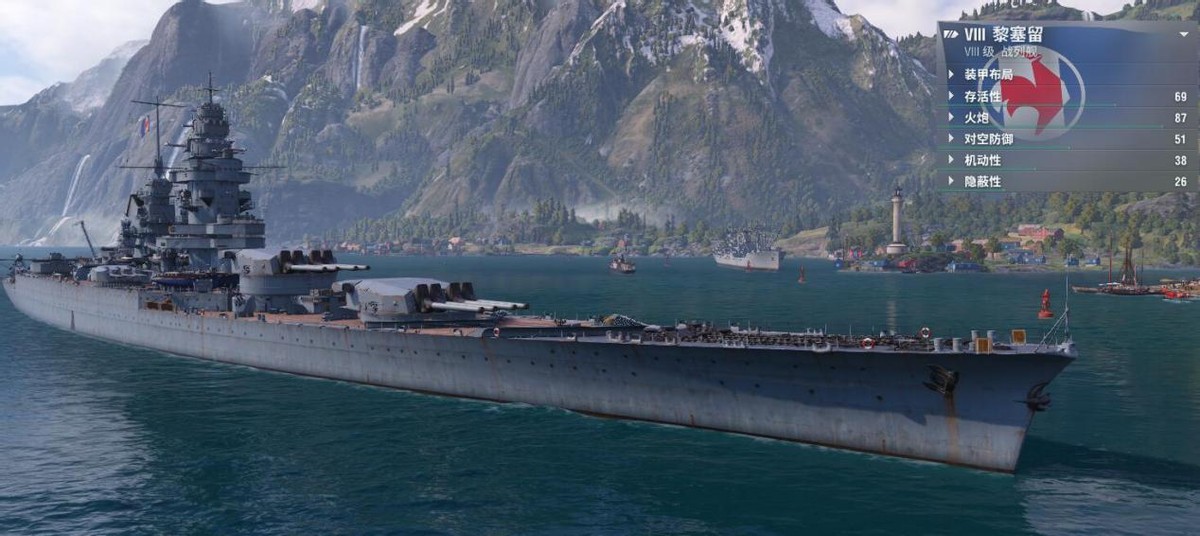Expand the 装甲布局 armor layout row
The width and height of the screenshot is (1200, 536).
988,75
